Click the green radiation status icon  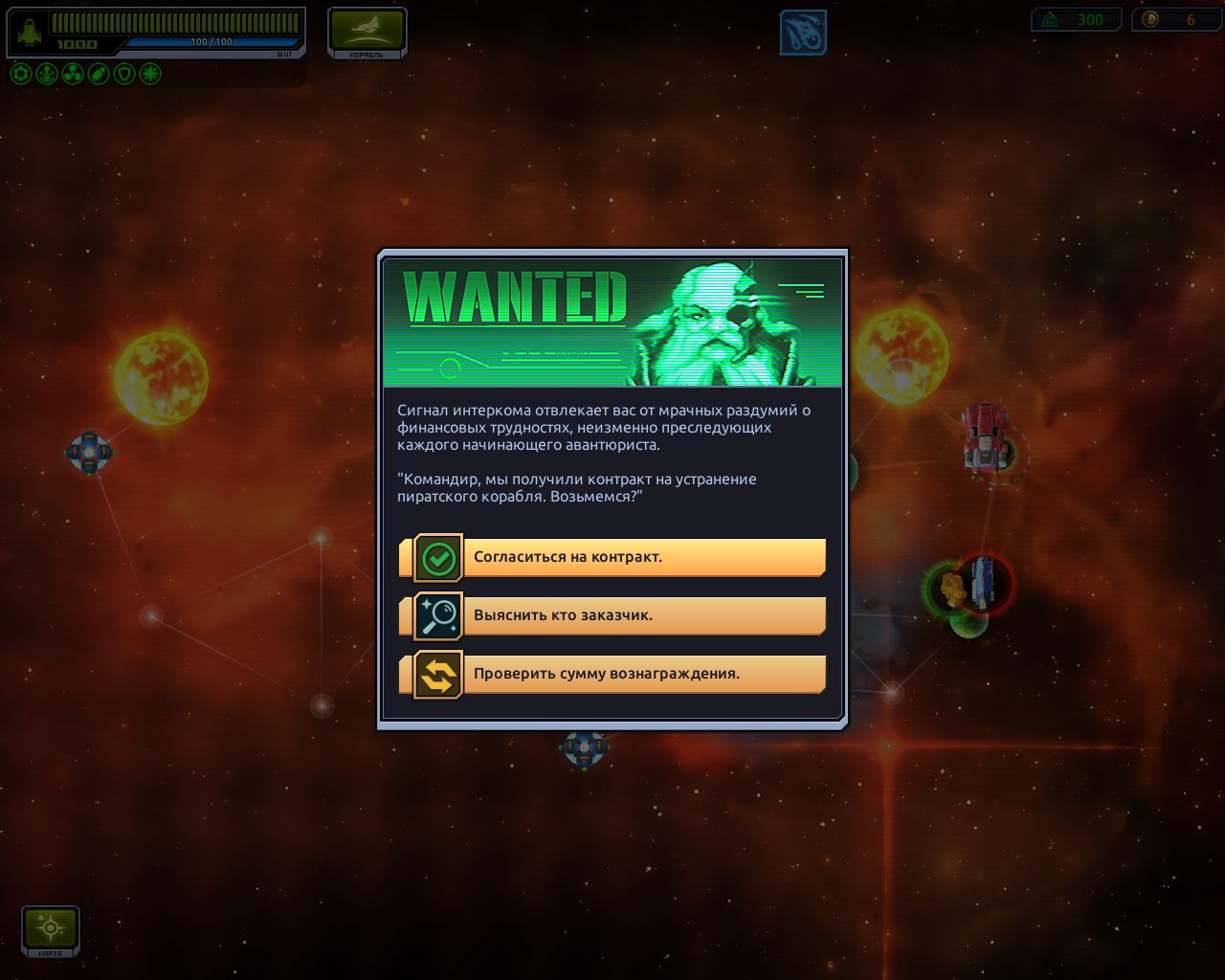73,74
